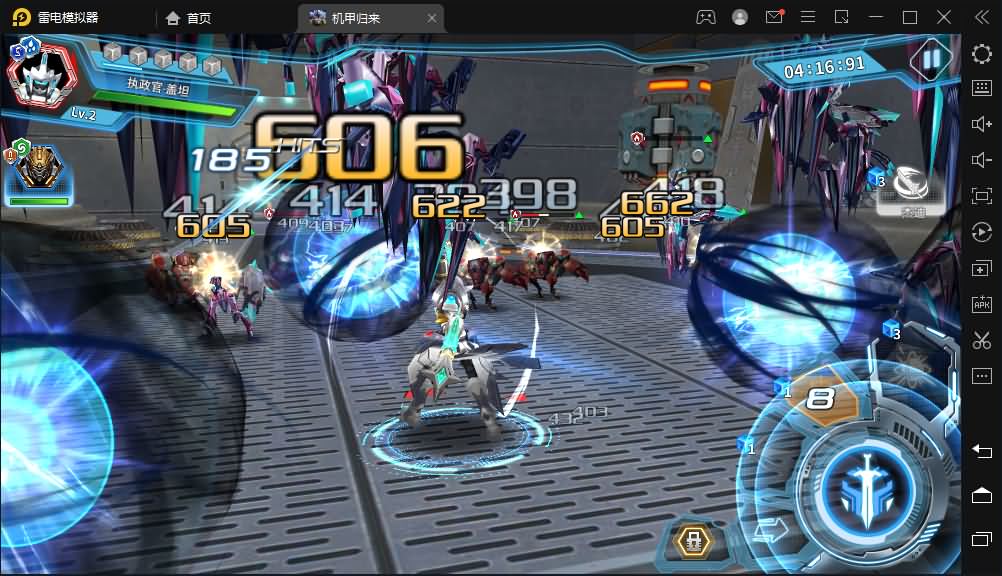Pause the battle with the pause button
Viewport: 1002px width, 576px height.
click(x=931, y=59)
